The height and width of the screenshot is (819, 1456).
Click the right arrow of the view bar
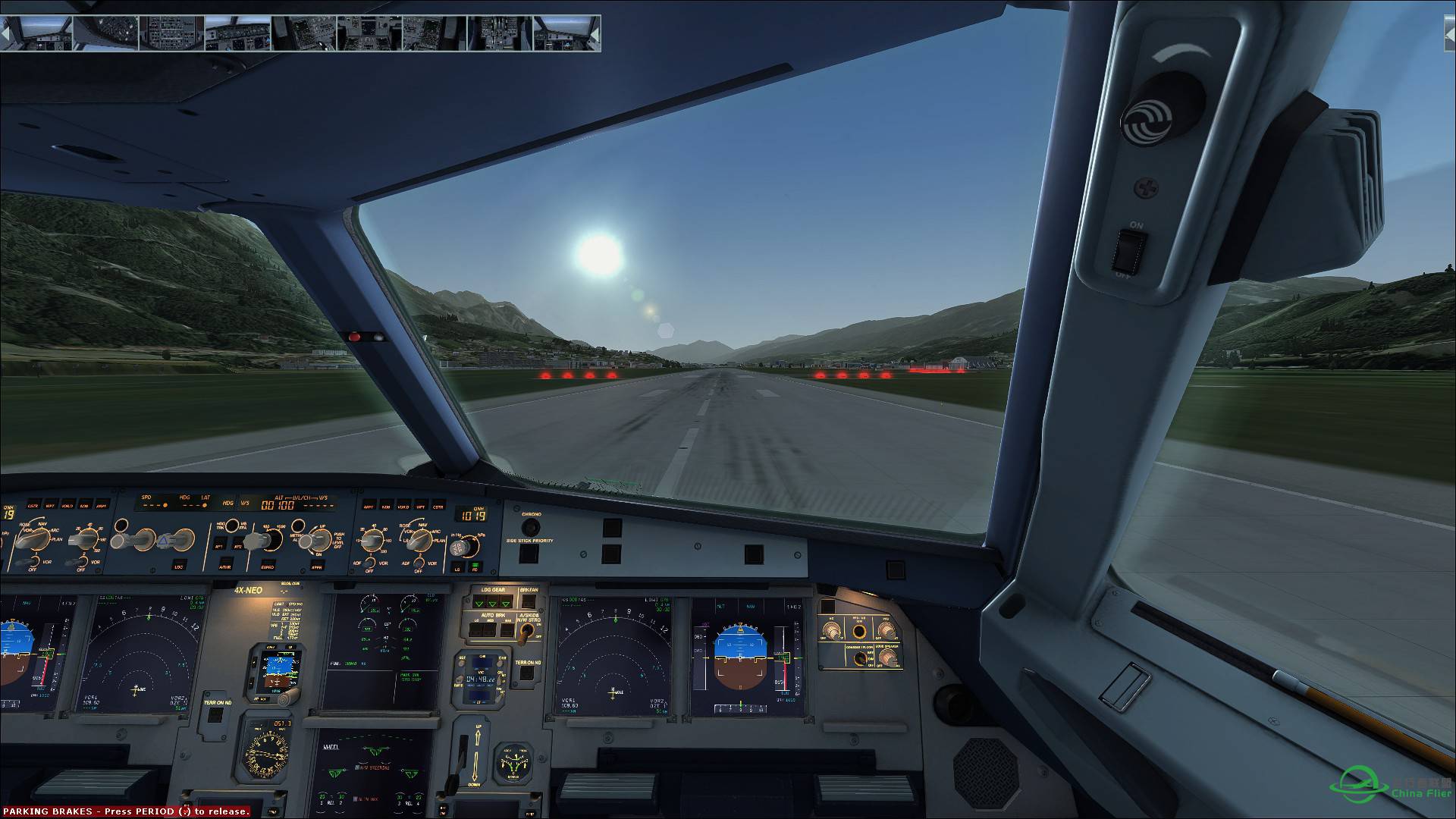[595, 33]
